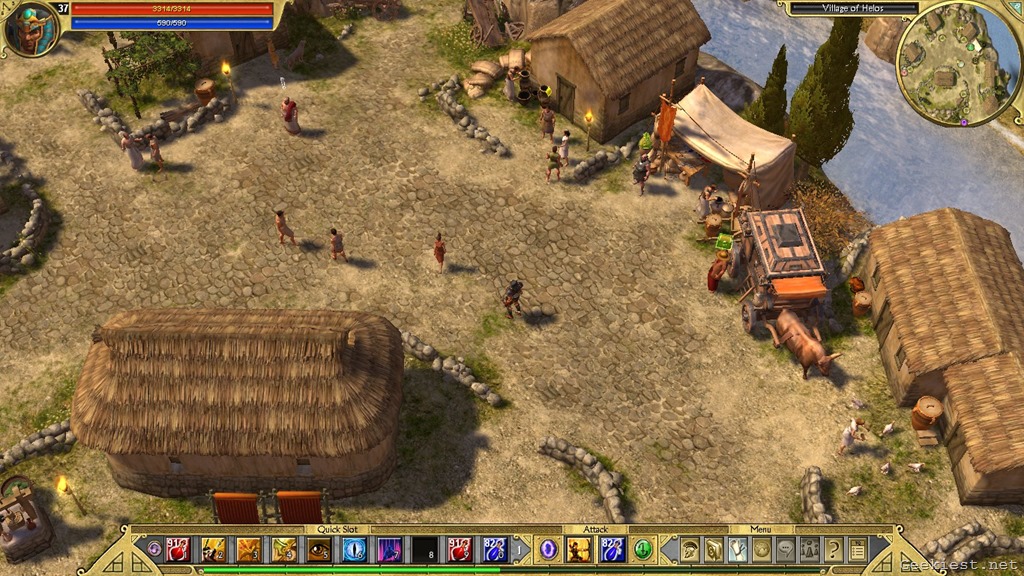Select empty quick slot 8
1024x576 pixels.
tap(425, 549)
